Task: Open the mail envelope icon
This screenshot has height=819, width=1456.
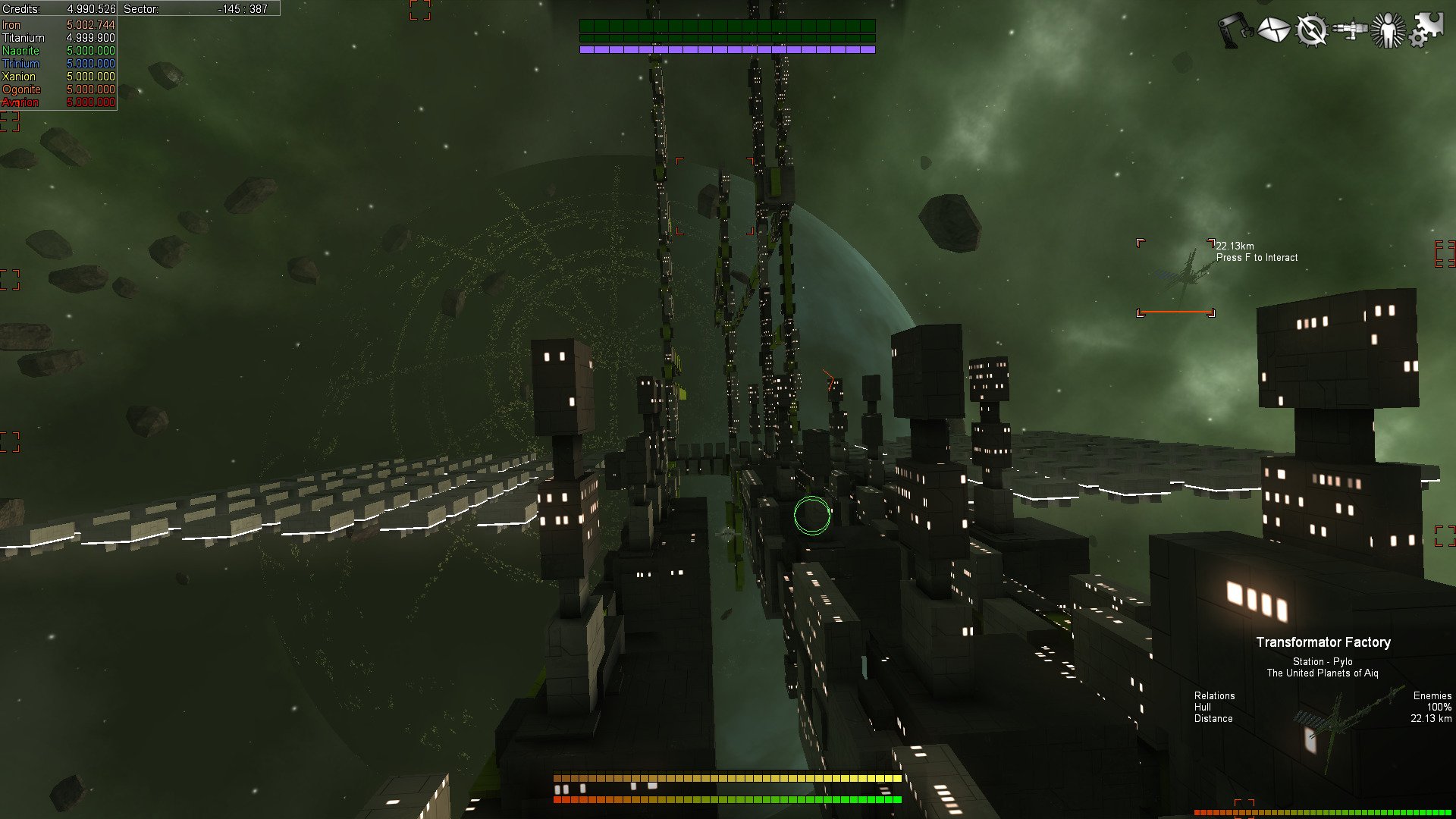Action: pos(1273,30)
